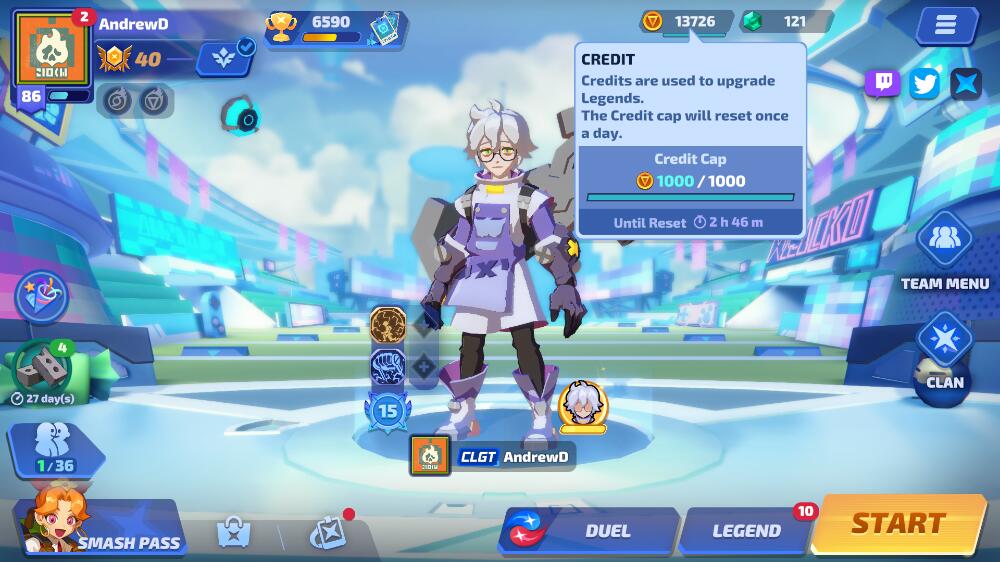Open the TEAM MENU

(x=944, y=253)
